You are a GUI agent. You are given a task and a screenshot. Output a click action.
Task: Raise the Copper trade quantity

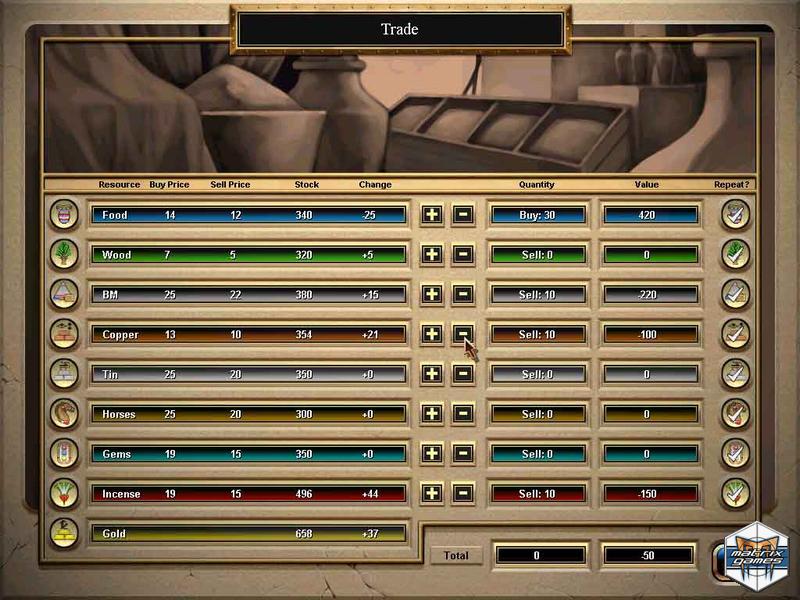click(431, 334)
